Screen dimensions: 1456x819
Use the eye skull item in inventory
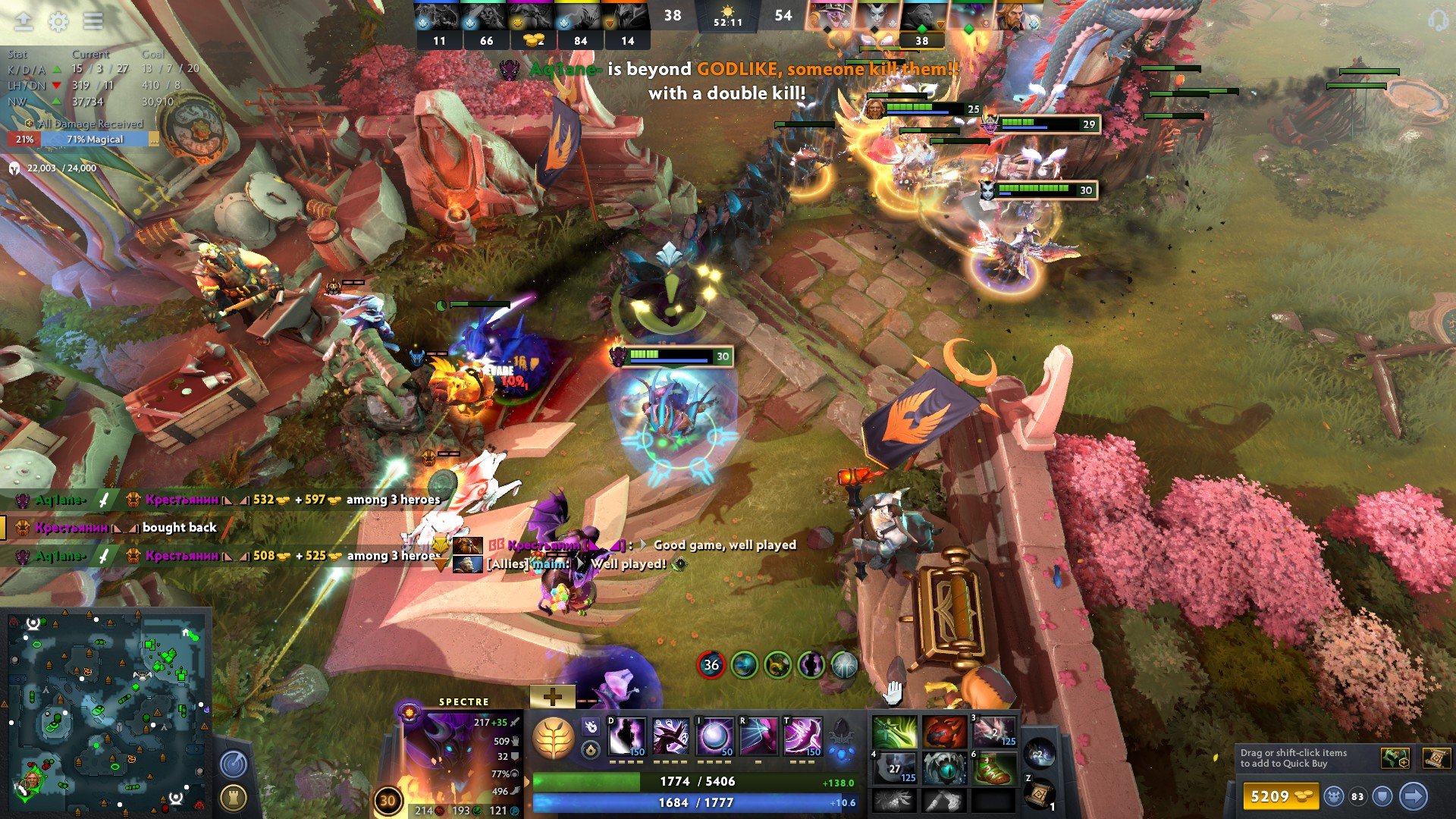tap(944, 769)
